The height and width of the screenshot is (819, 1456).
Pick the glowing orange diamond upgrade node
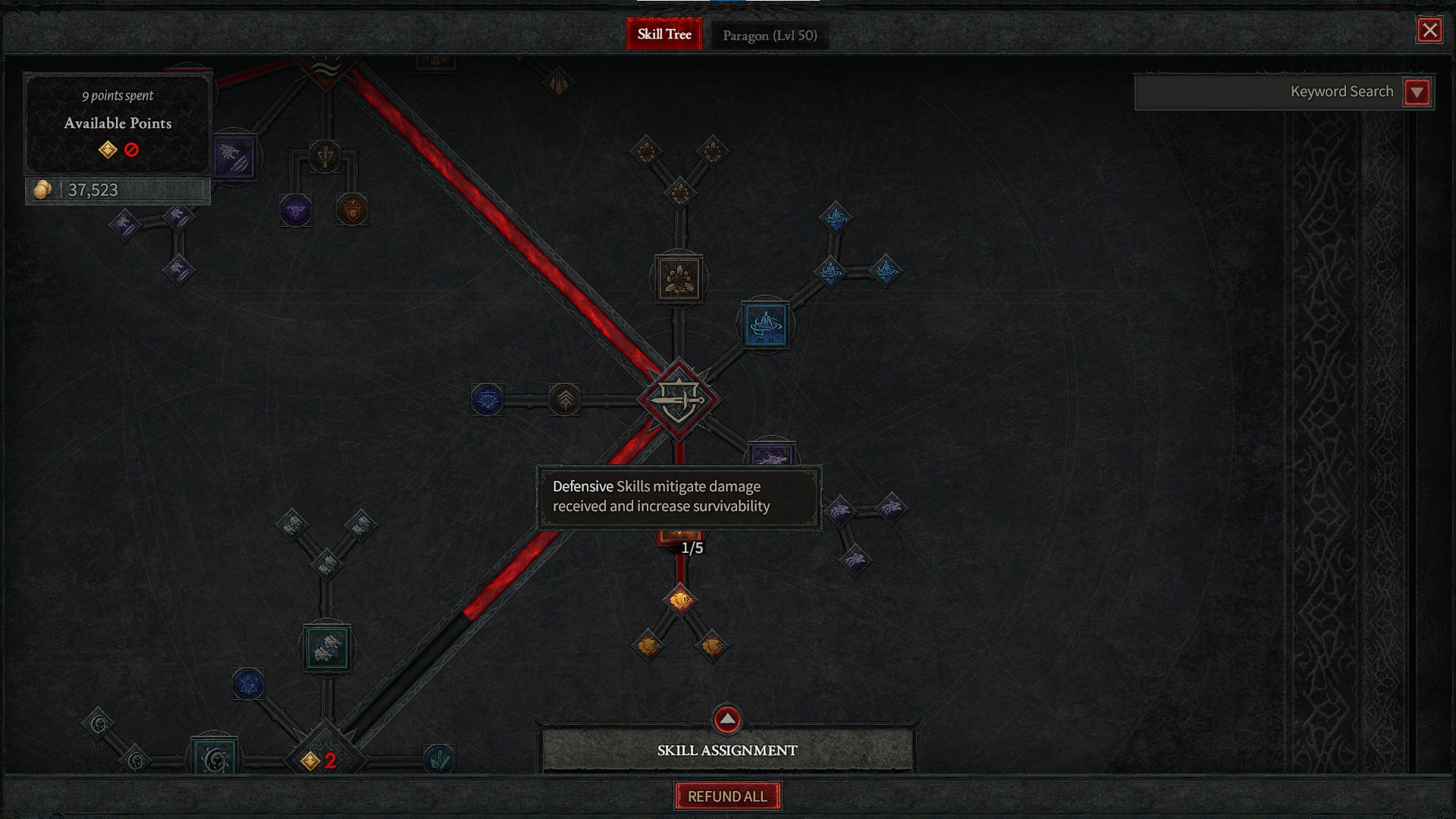point(679,600)
